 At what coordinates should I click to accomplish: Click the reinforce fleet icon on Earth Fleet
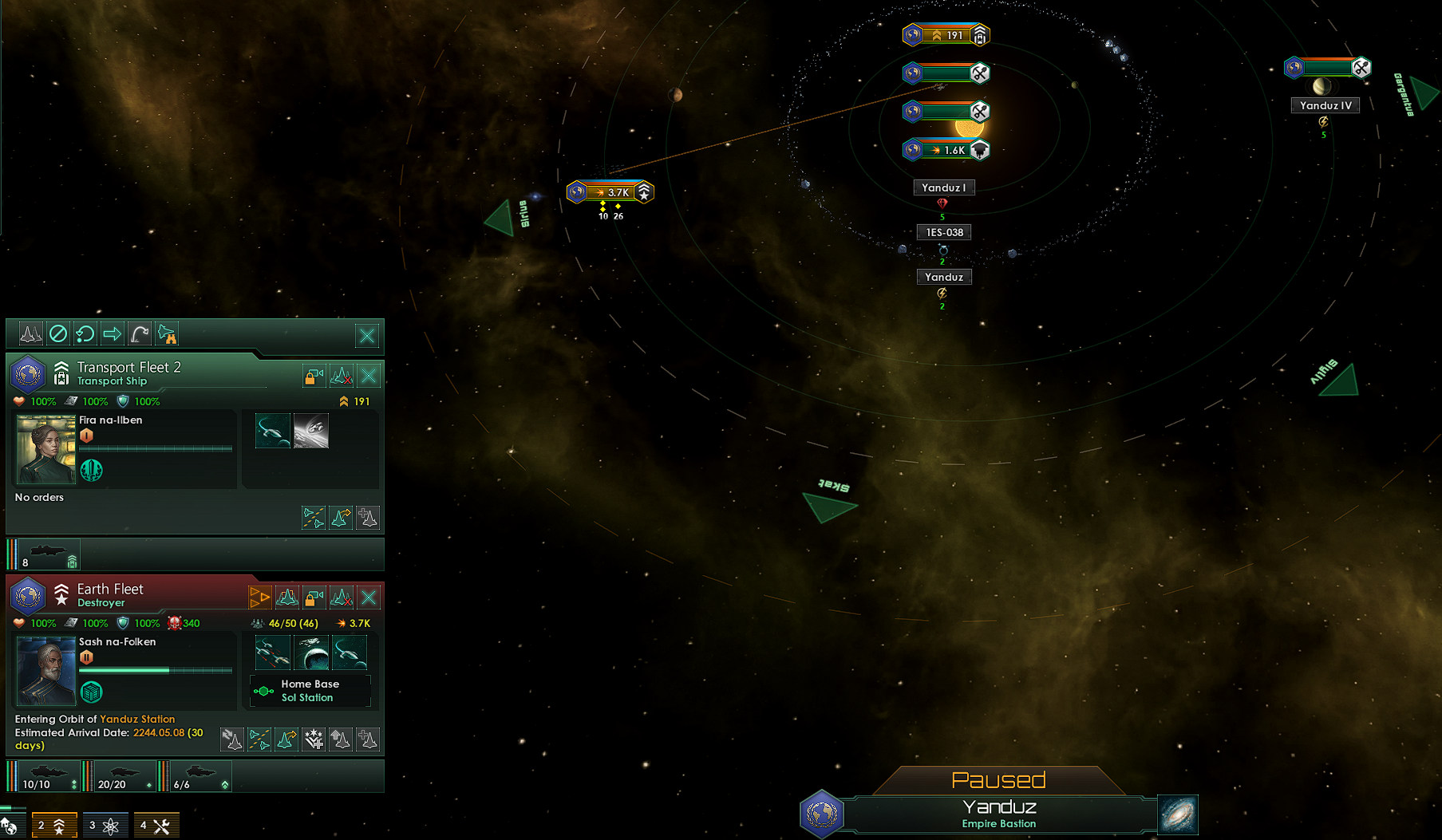(x=367, y=739)
